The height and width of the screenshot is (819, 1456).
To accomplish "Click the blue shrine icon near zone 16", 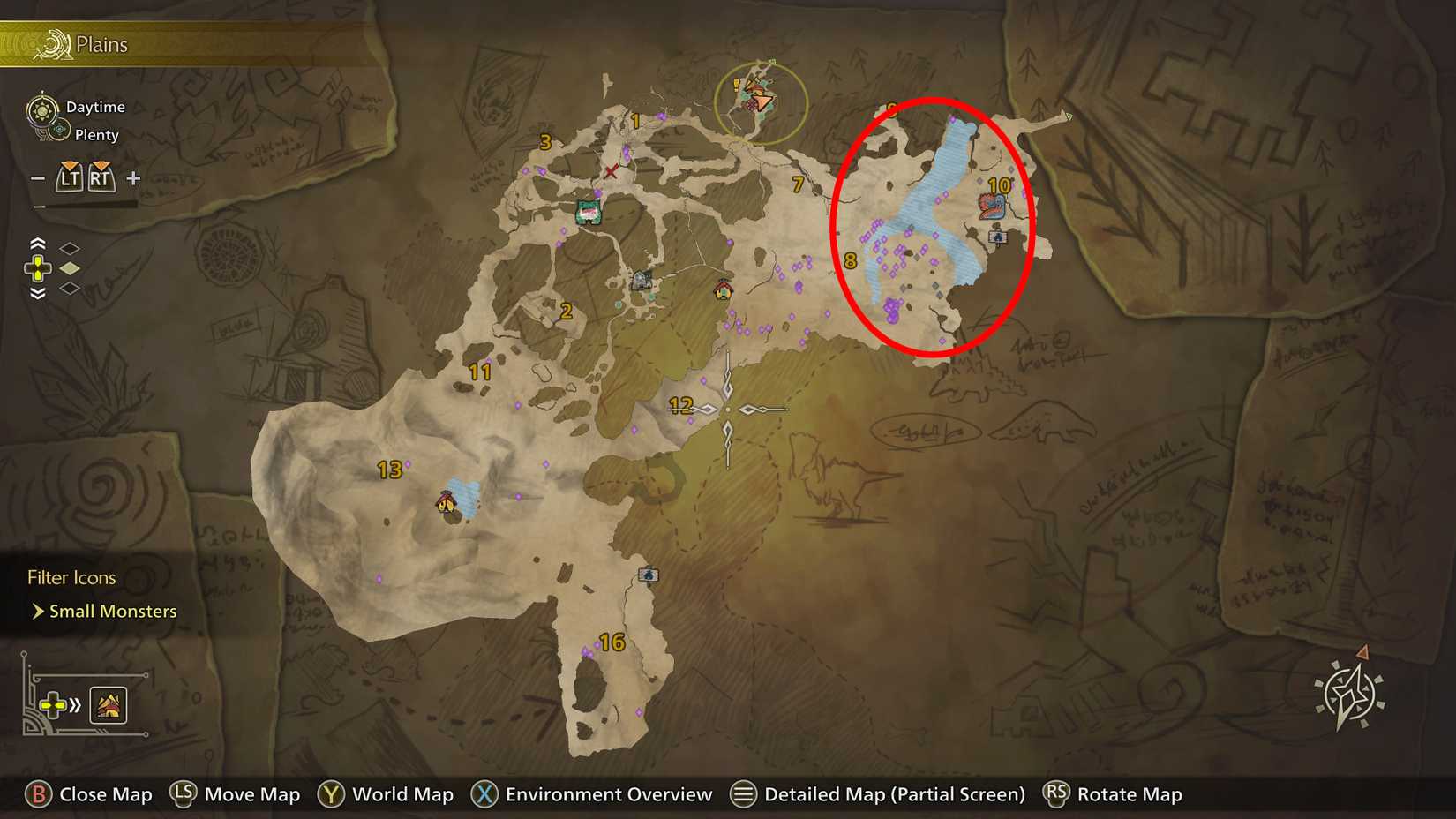I will pyautogui.click(x=647, y=575).
